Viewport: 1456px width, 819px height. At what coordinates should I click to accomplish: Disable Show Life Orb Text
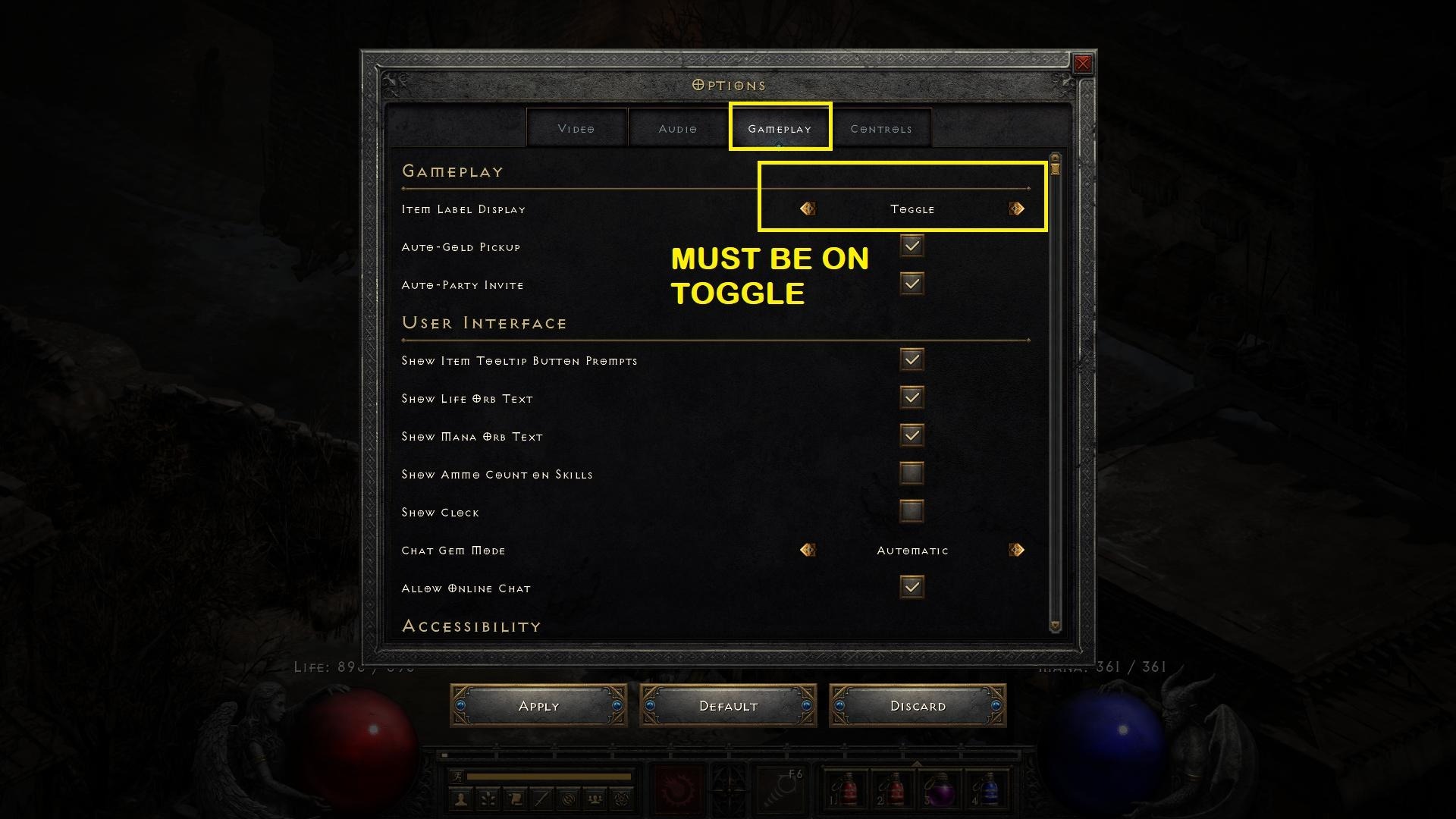(912, 397)
